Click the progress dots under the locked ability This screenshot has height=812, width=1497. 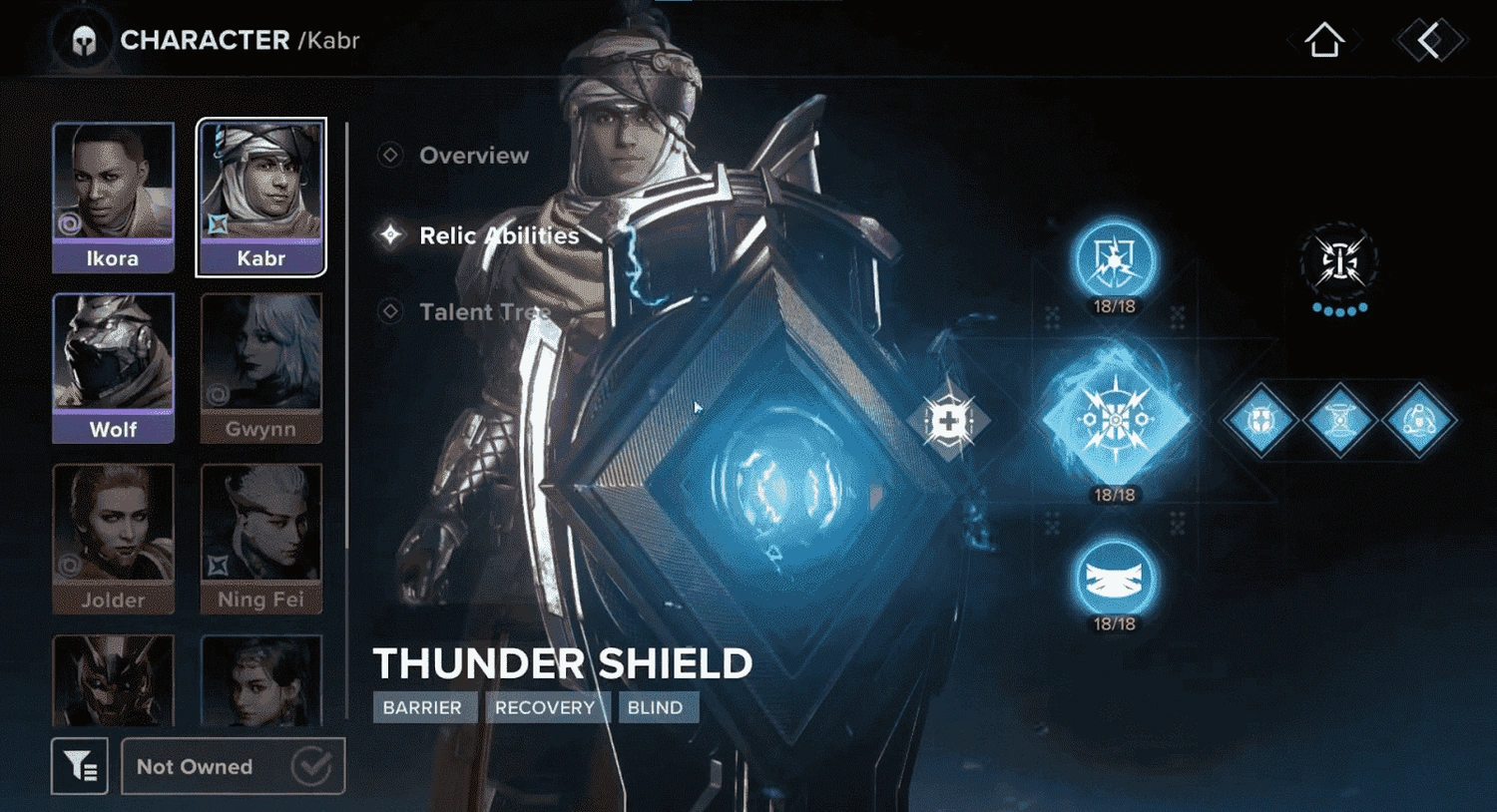1339,311
